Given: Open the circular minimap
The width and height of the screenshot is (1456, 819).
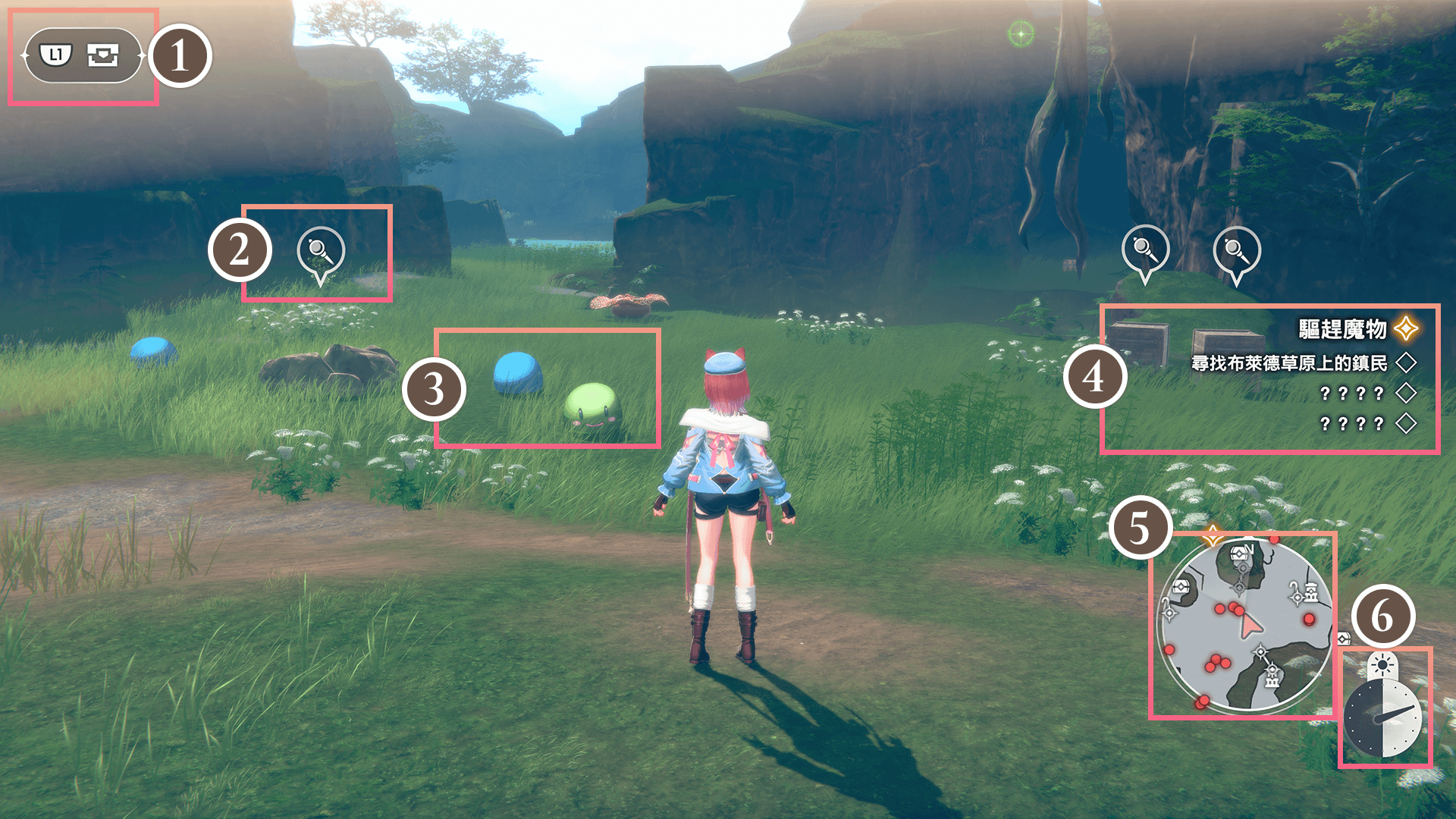Looking at the screenshot, I should [1244, 626].
